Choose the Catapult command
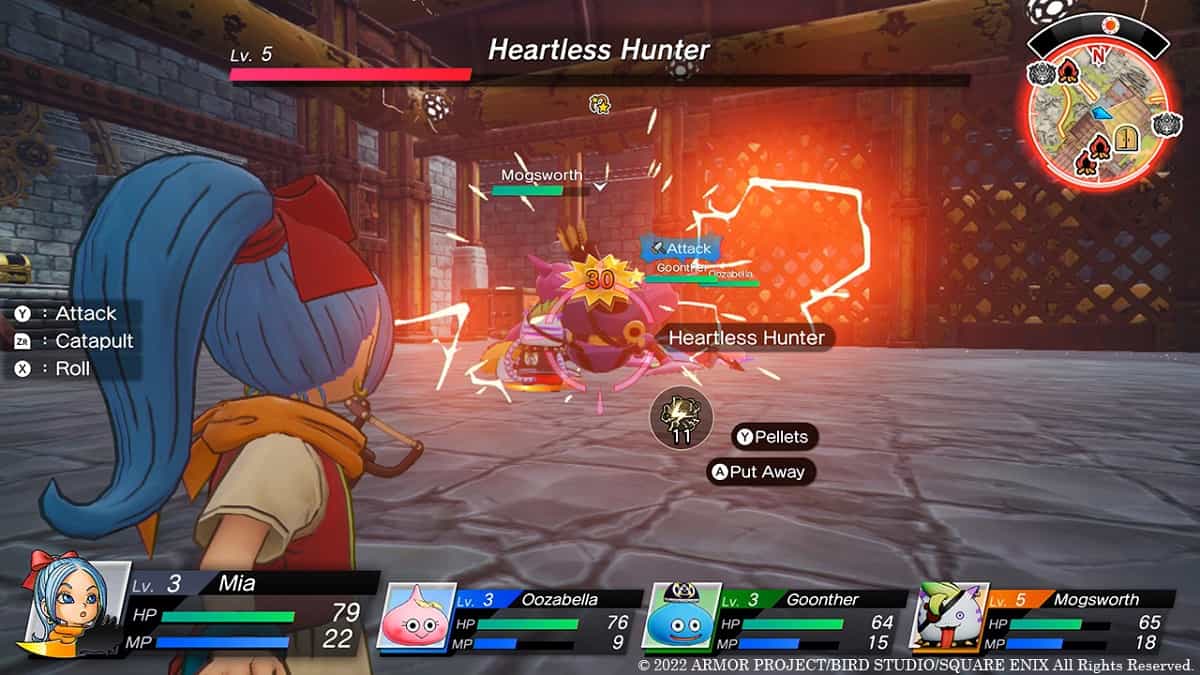The width and height of the screenshot is (1200, 675). click(x=82, y=341)
